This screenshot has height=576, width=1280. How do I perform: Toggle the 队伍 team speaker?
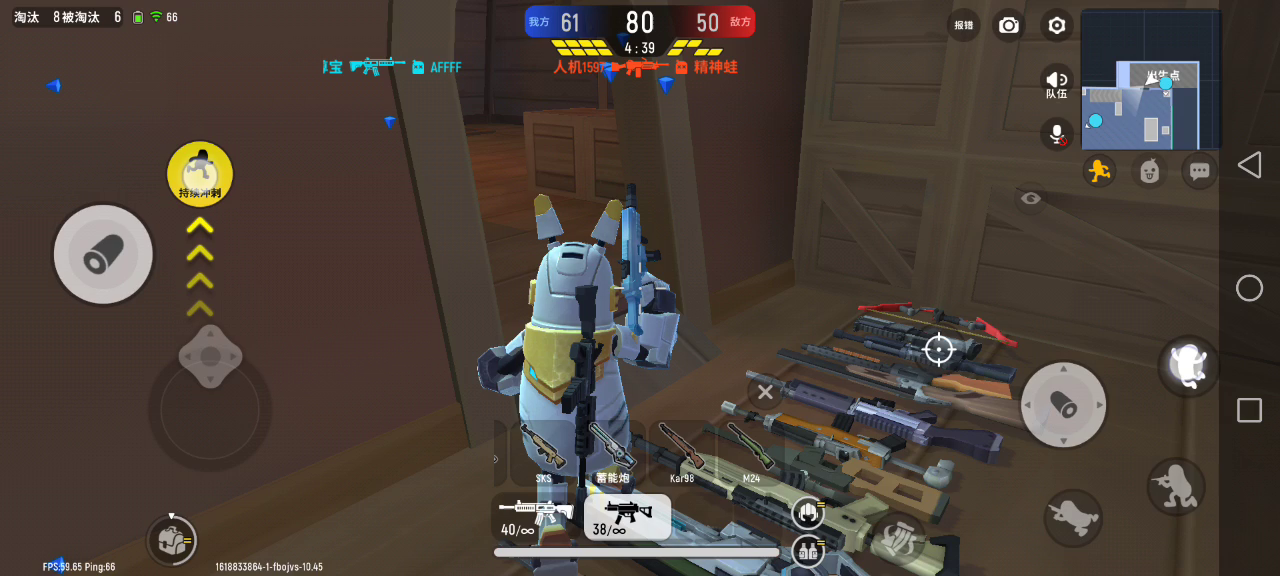pos(1057,82)
